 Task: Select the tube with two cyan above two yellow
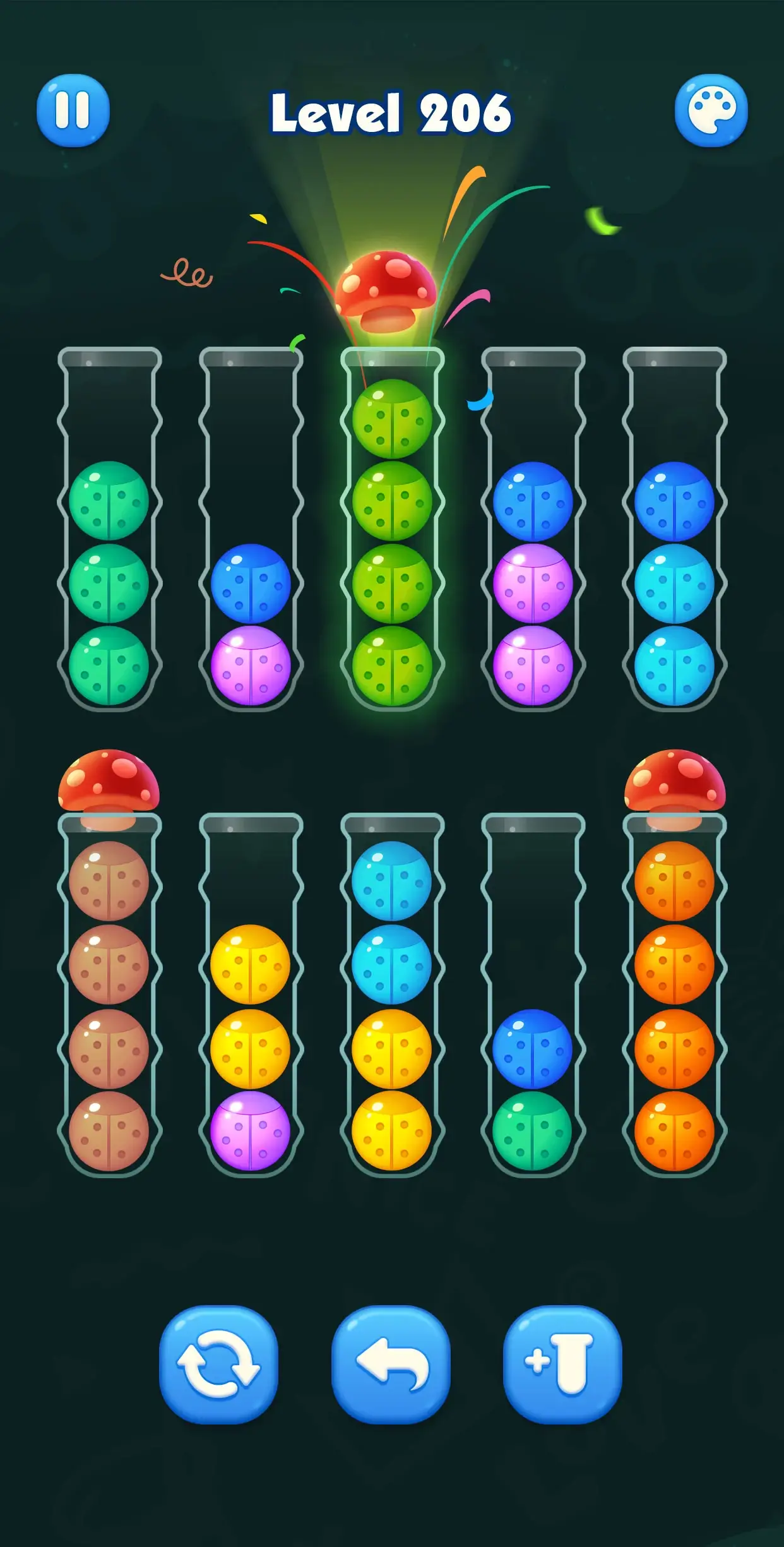[x=392, y=1004]
